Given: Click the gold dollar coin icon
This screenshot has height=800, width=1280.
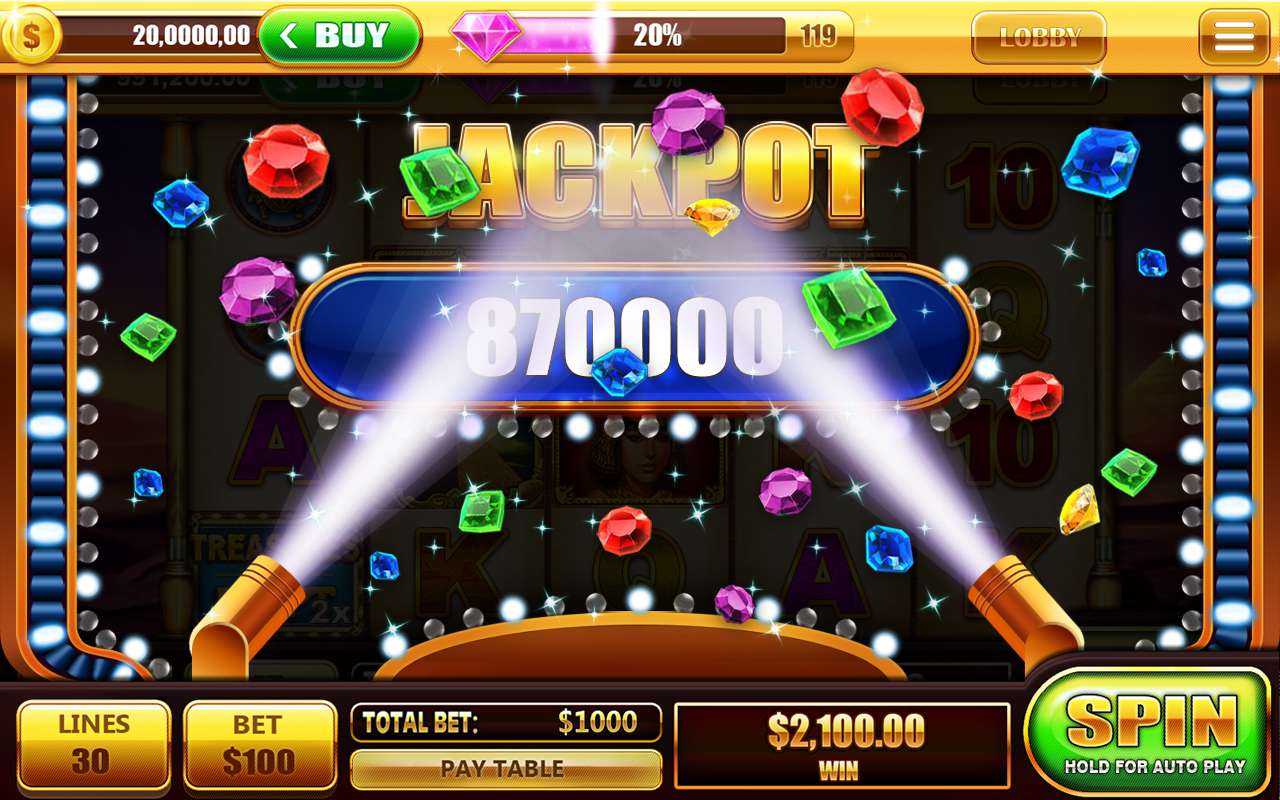Looking at the screenshot, I should (31, 36).
